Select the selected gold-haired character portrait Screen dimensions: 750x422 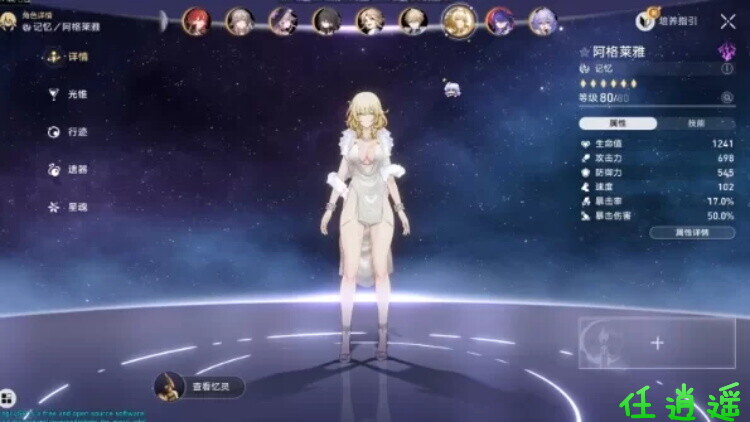pos(458,19)
